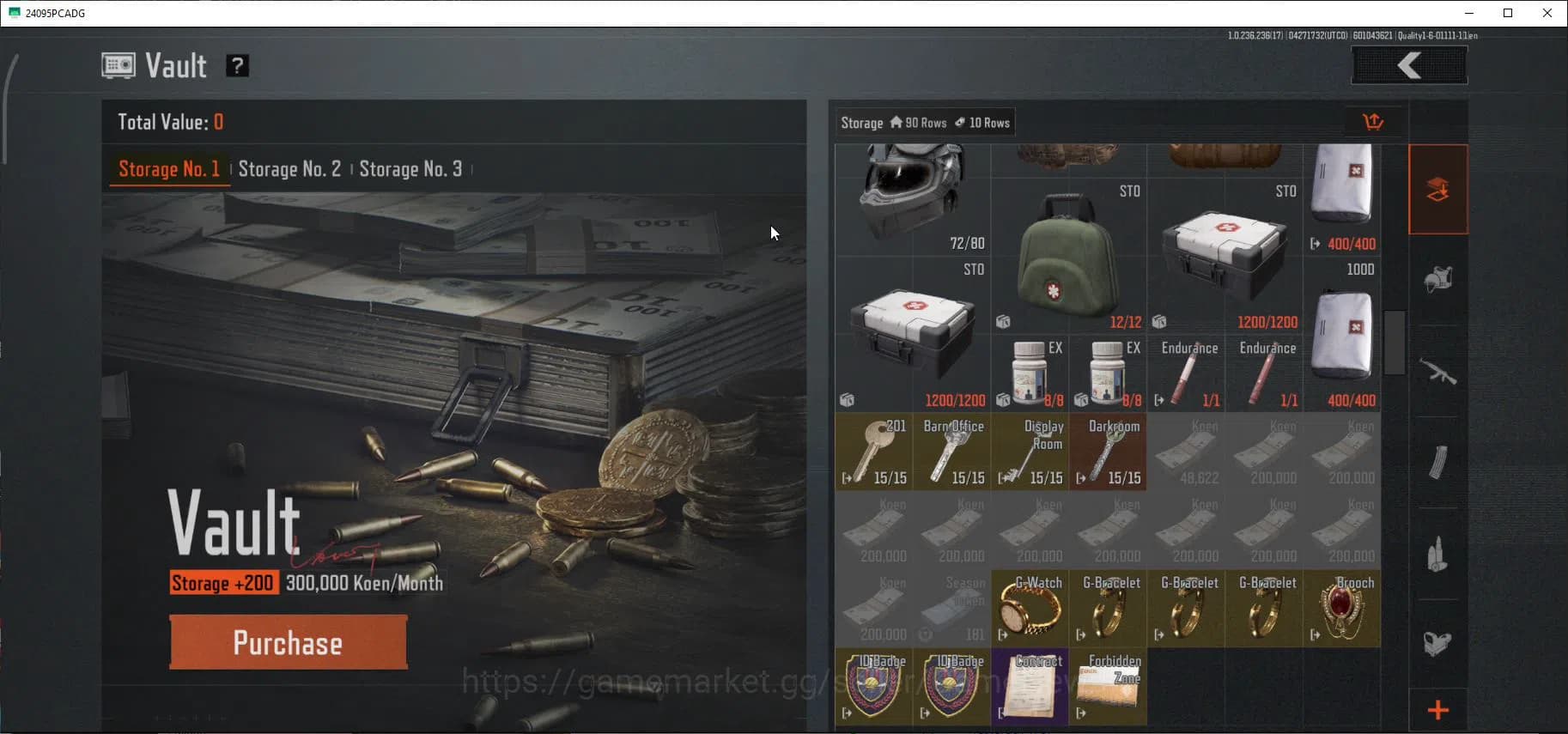This screenshot has height=734, width=1568.
Task: Open the Vault help question mark
Action: click(x=237, y=64)
